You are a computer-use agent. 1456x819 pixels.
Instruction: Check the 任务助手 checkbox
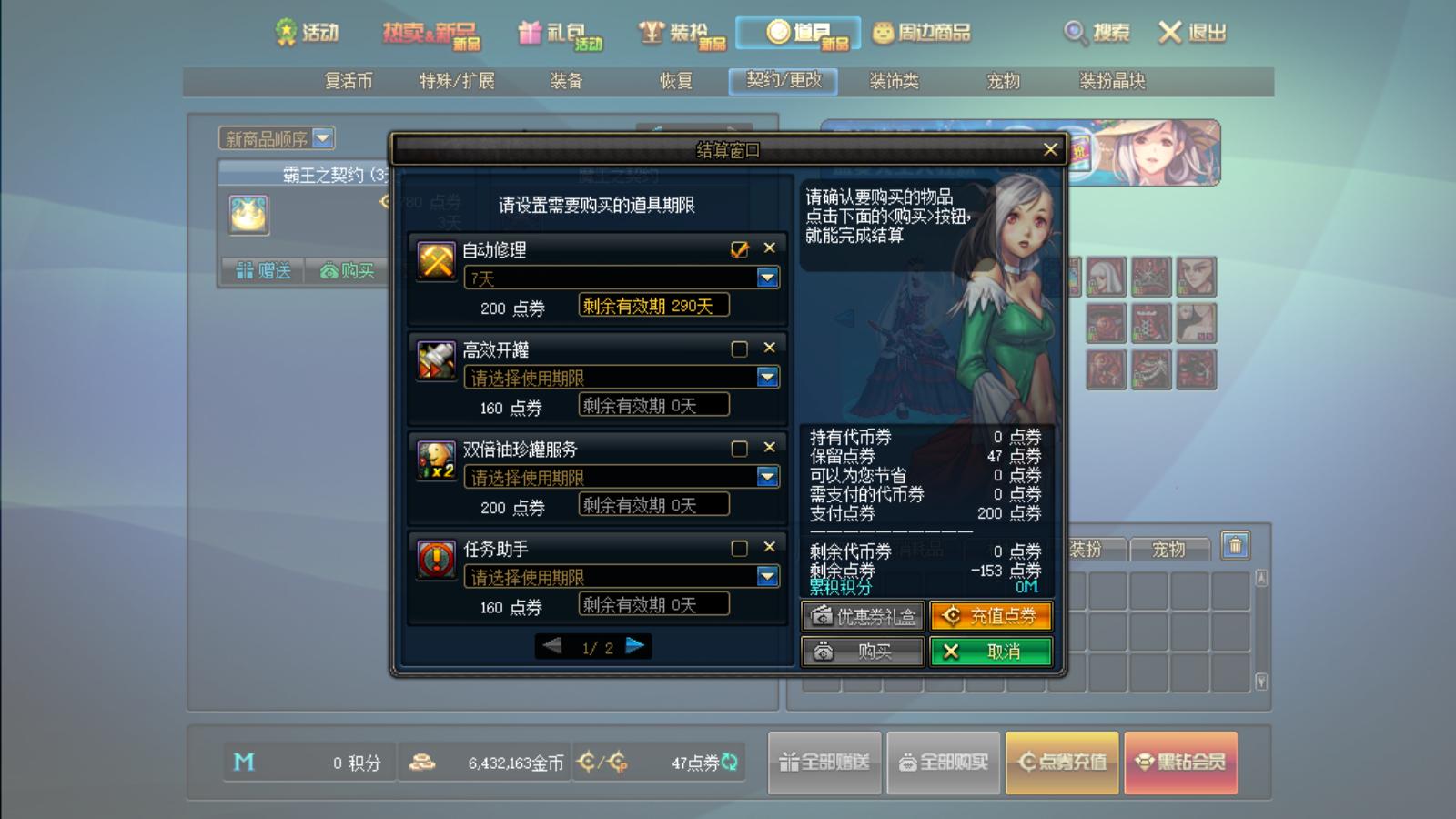[739, 548]
